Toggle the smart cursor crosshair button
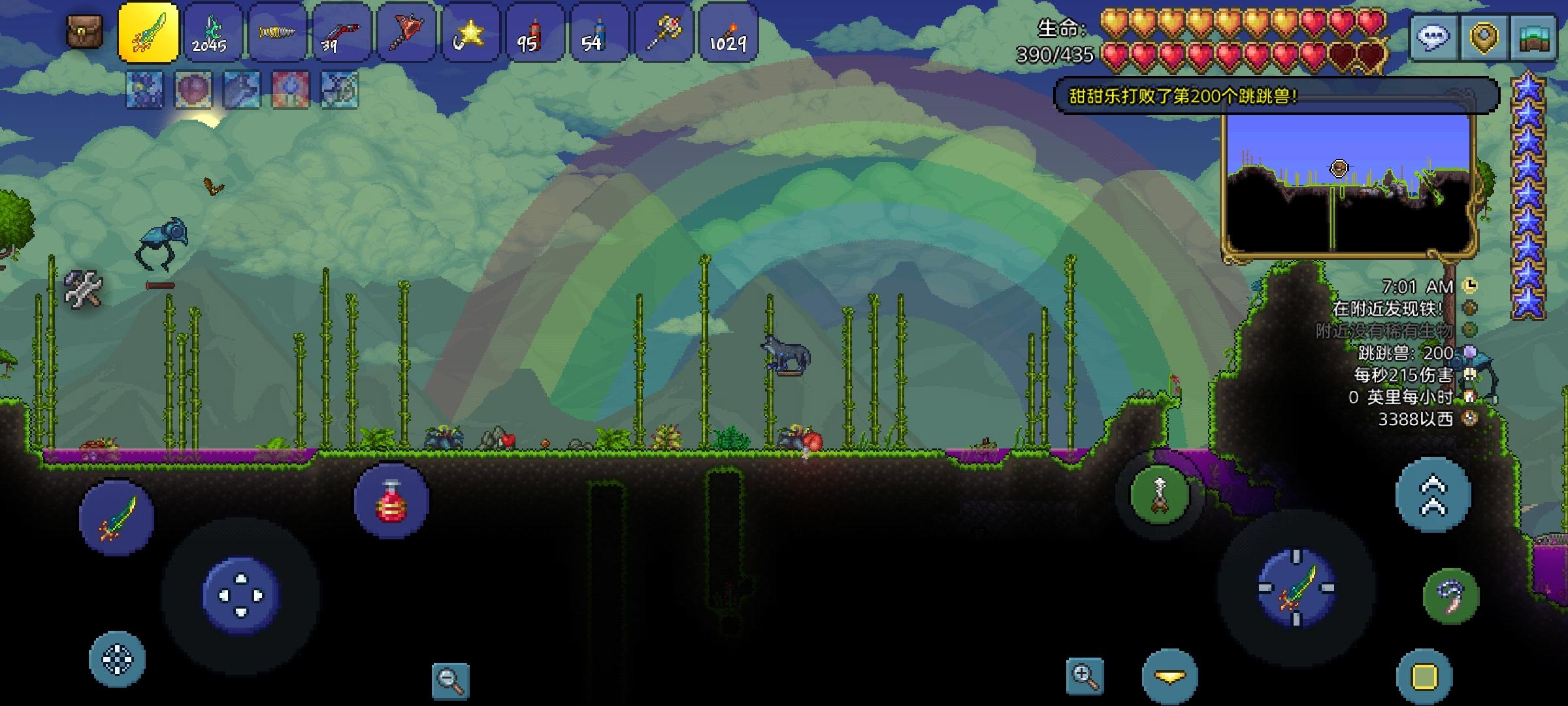The height and width of the screenshot is (706, 1568). click(117, 659)
